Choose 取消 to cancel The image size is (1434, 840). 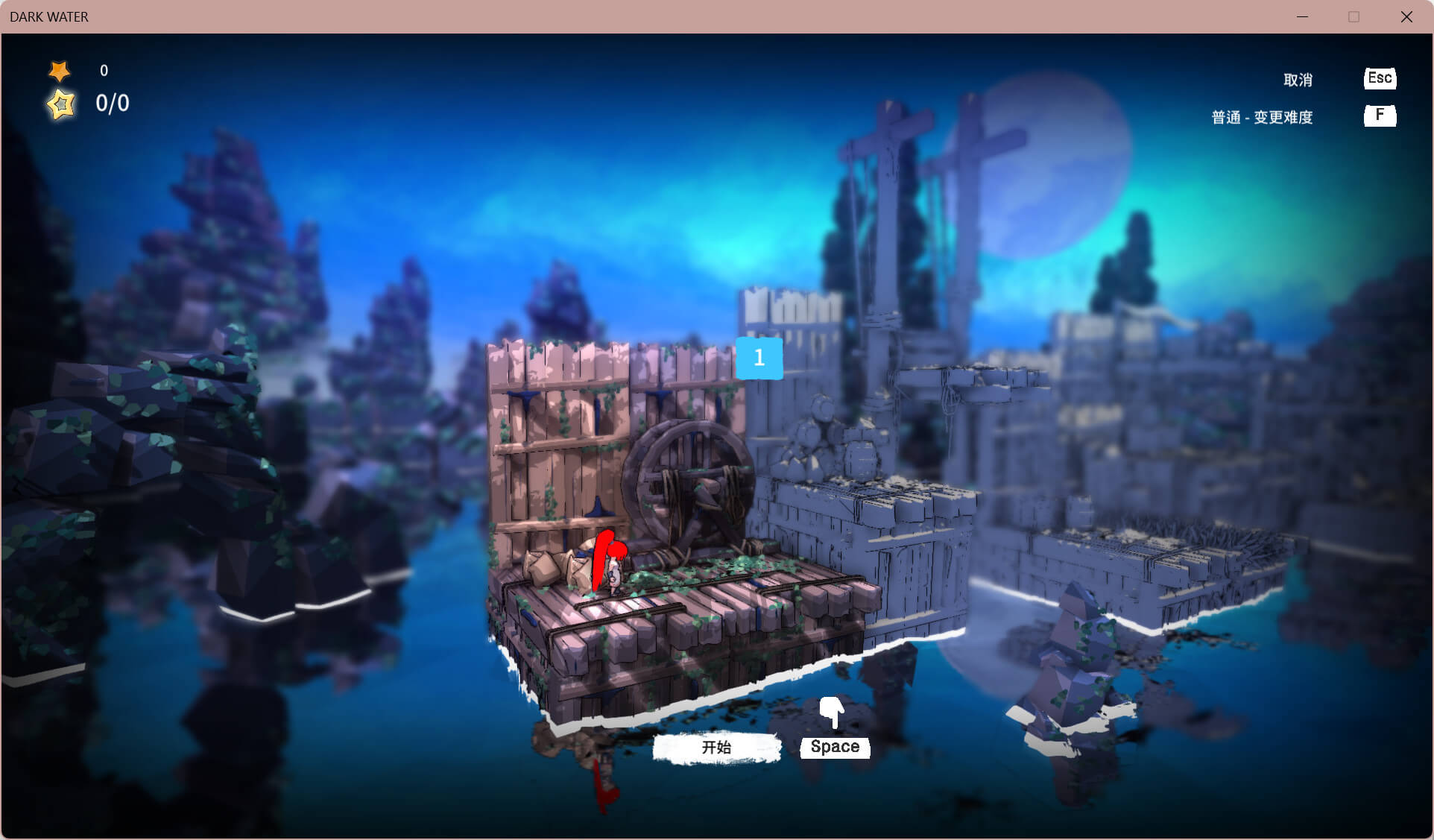tap(1298, 80)
